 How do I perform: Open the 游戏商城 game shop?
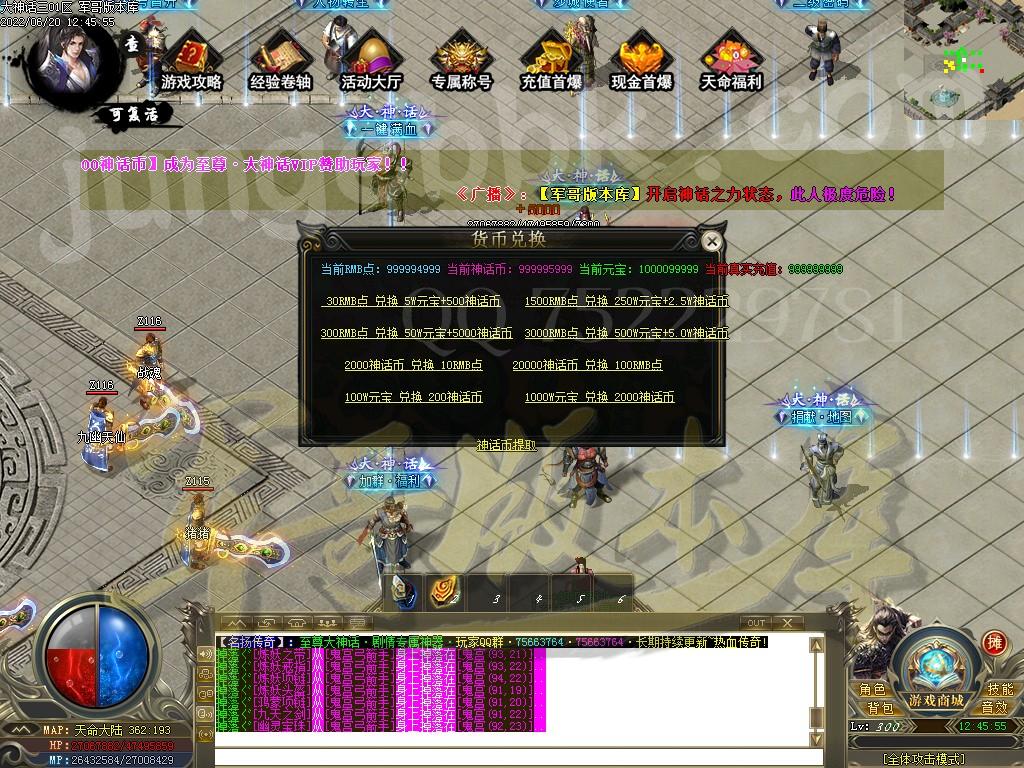click(x=936, y=698)
